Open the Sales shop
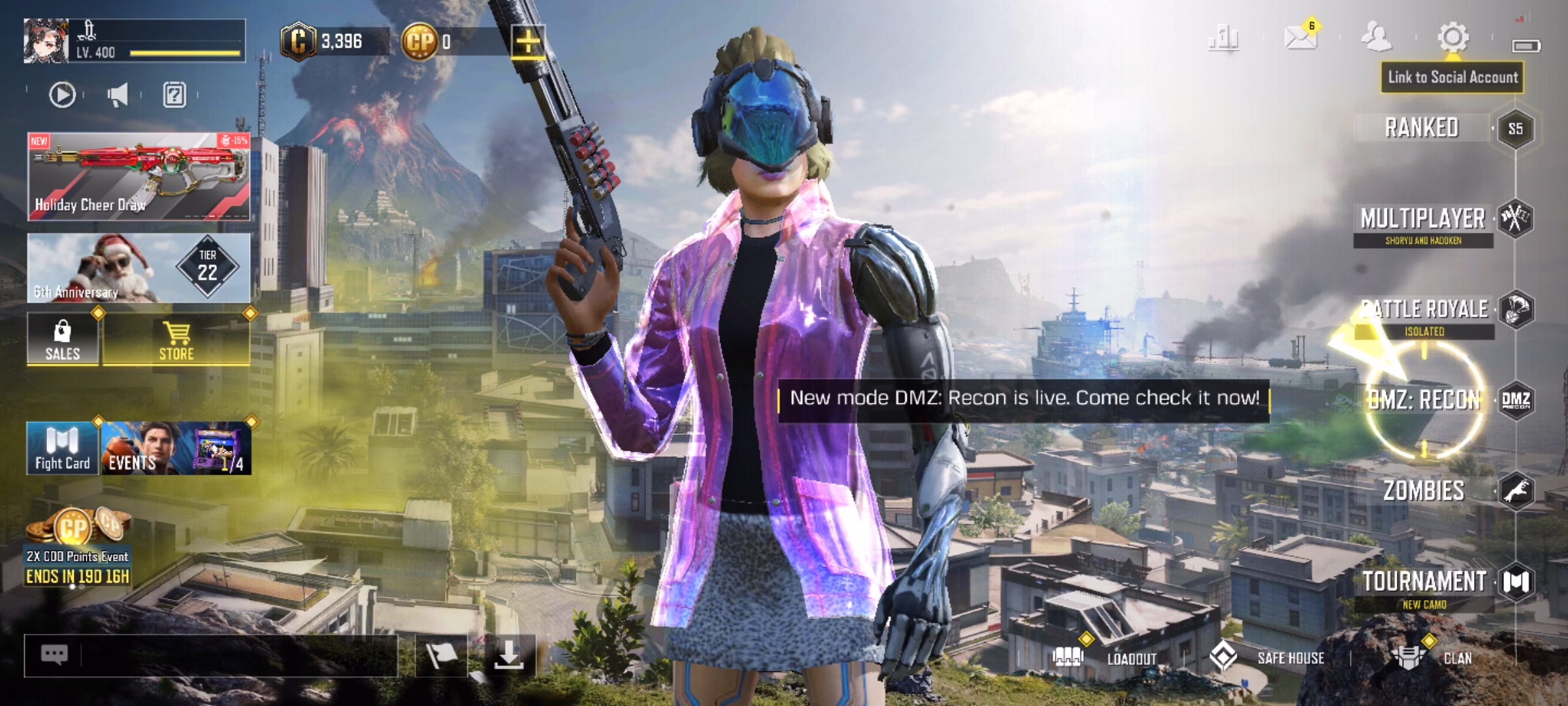Image resolution: width=1568 pixels, height=706 pixels. 63,340
